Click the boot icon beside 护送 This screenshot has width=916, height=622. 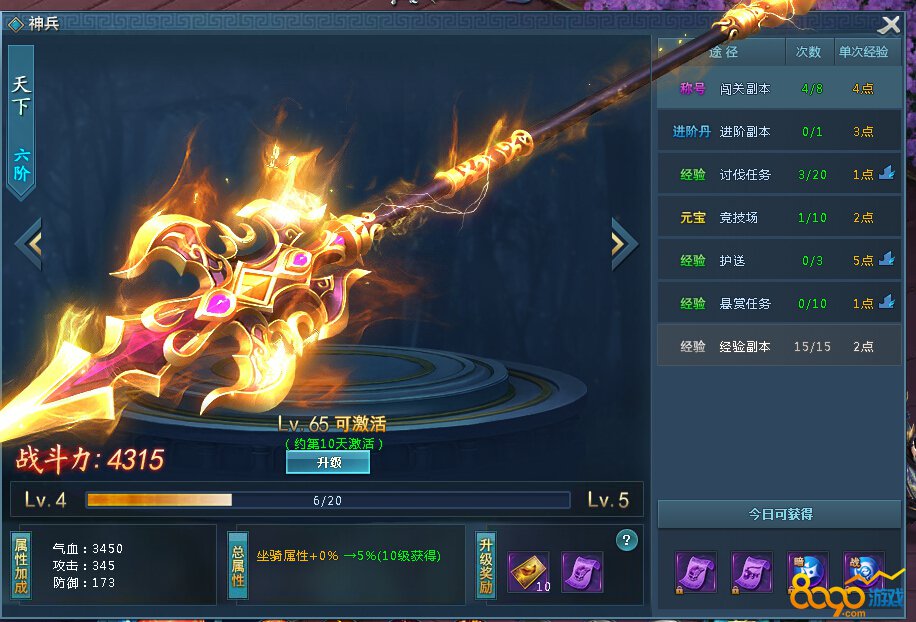click(886, 260)
